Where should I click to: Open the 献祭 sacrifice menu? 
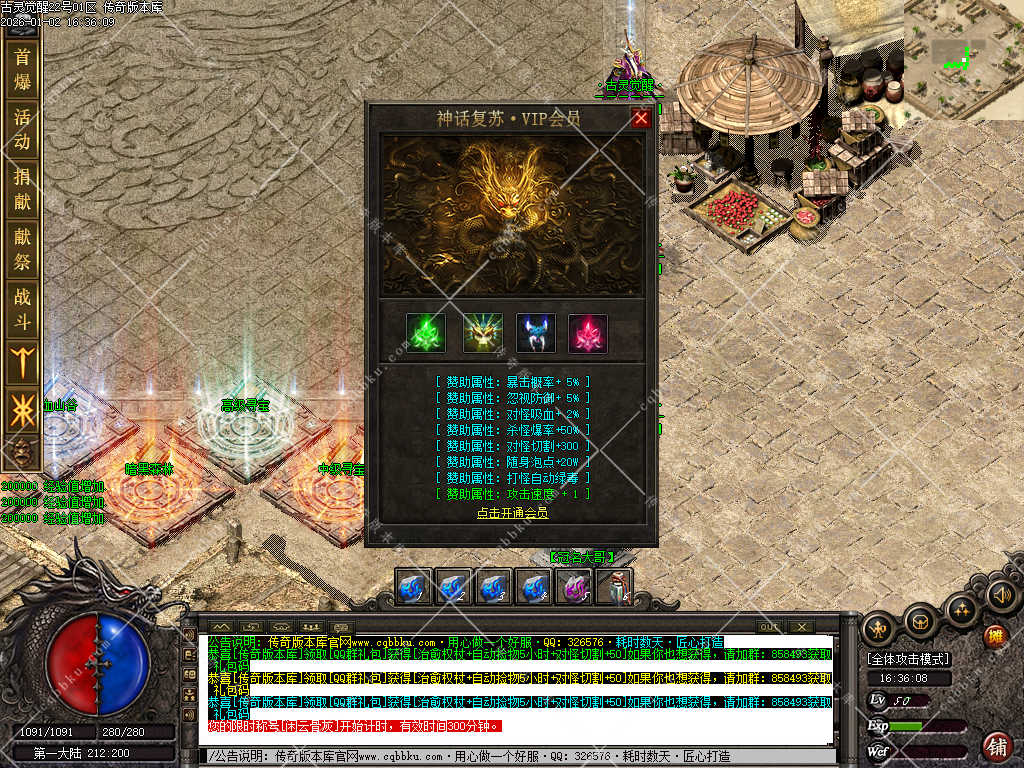coord(22,250)
